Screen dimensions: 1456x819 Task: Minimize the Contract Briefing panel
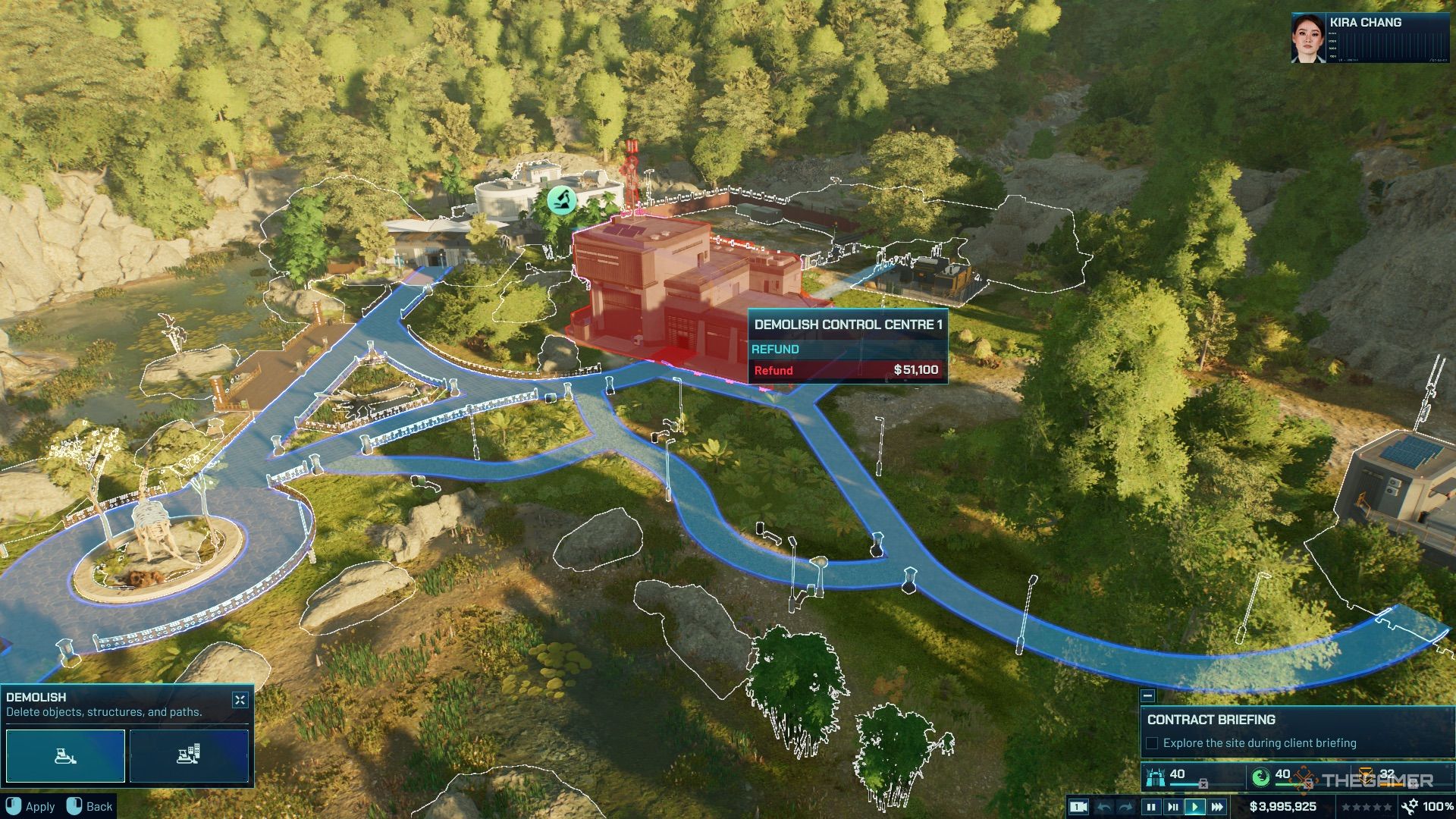tap(1148, 696)
